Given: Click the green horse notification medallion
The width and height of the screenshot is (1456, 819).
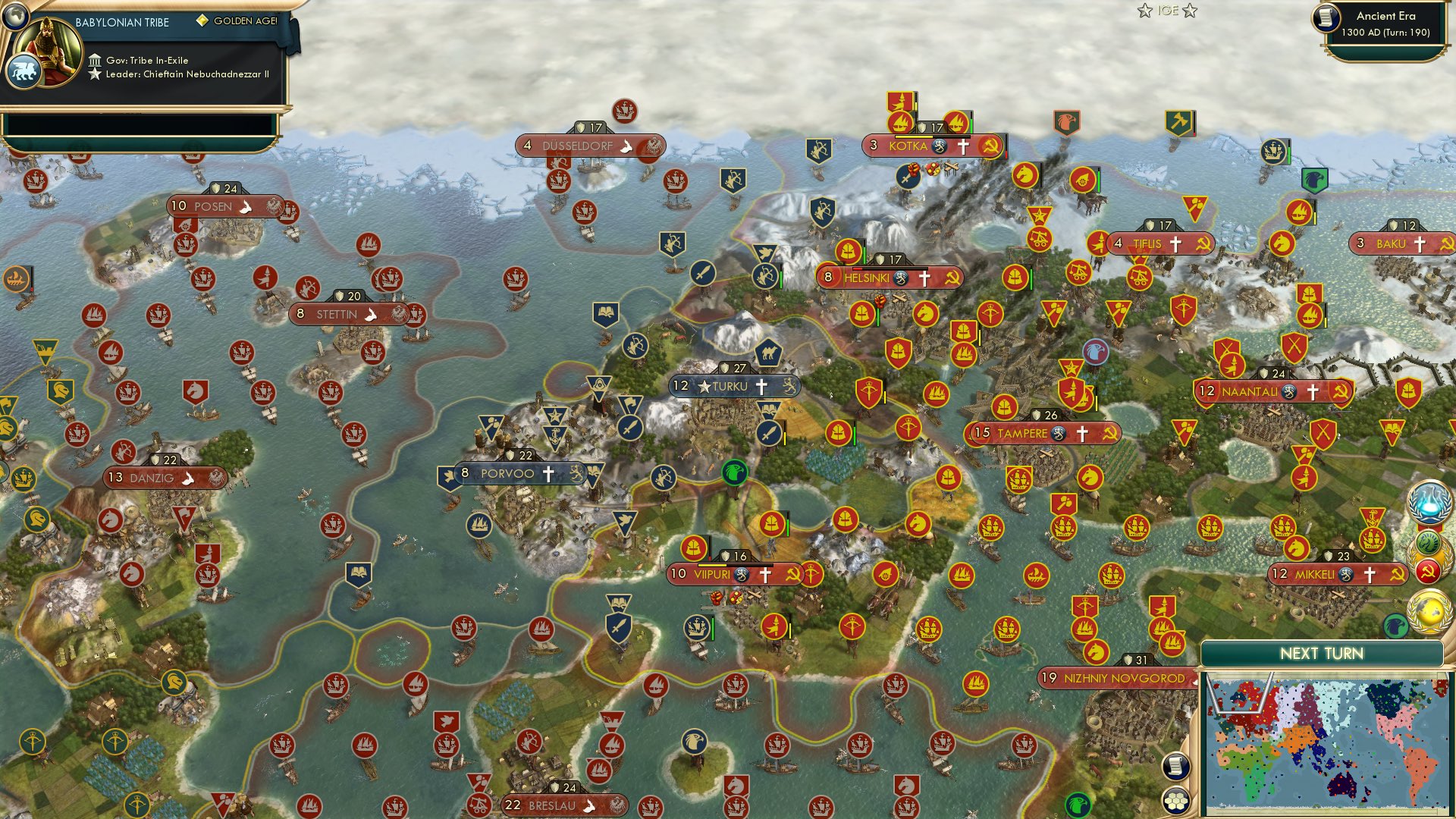Looking at the screenshot, I should [x=1426, y=541].
